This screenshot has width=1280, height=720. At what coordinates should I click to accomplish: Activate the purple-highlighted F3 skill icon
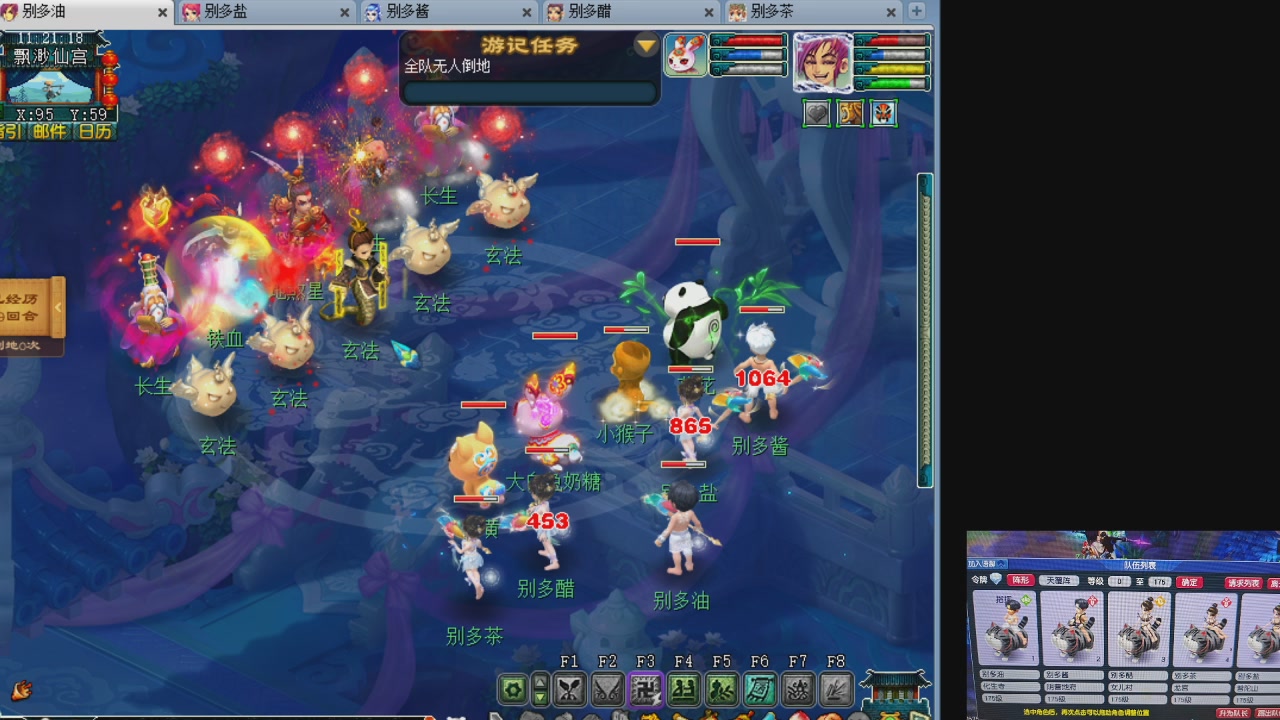(645, 688)
